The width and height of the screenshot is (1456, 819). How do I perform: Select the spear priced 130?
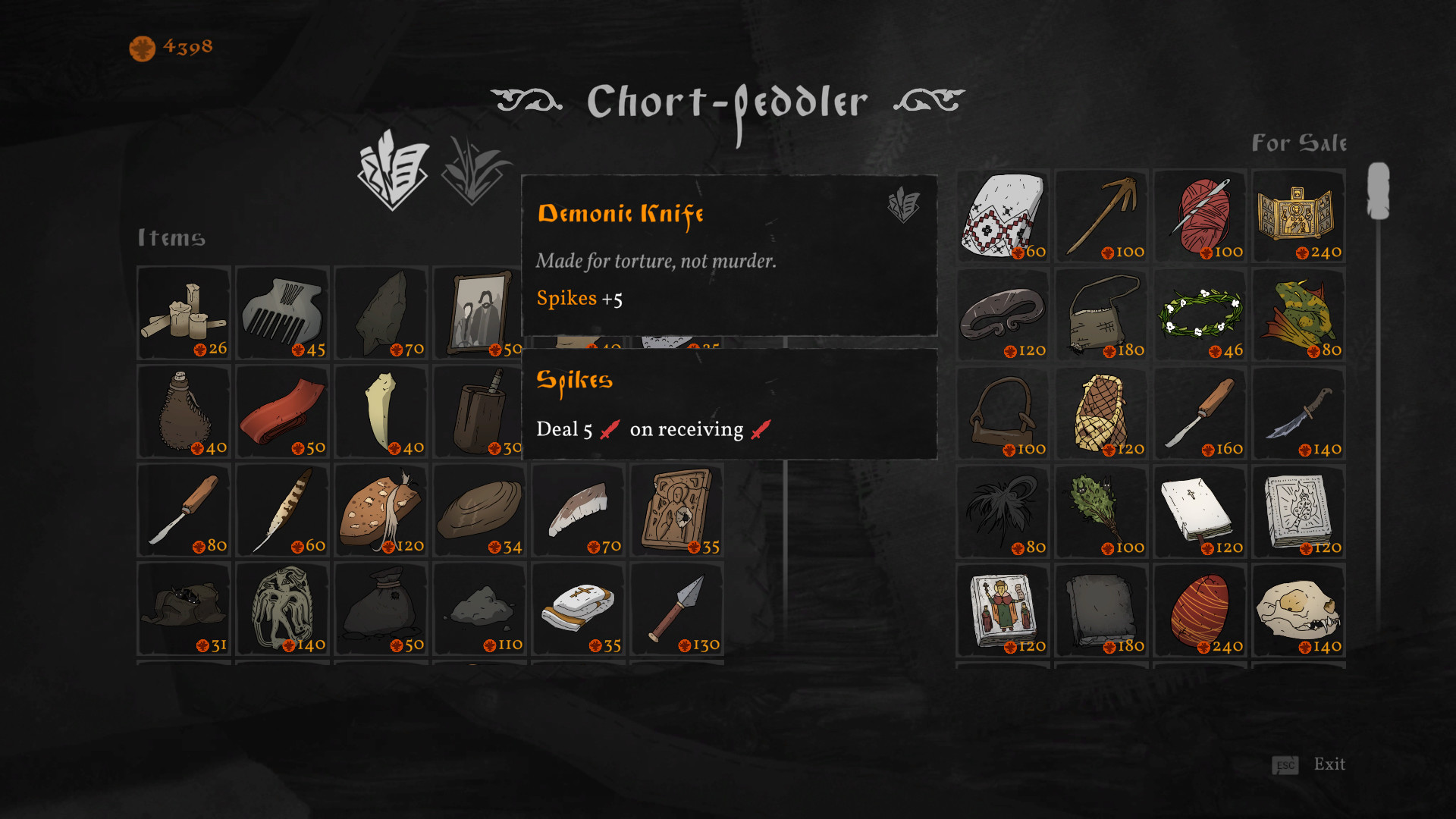(676, 609)
